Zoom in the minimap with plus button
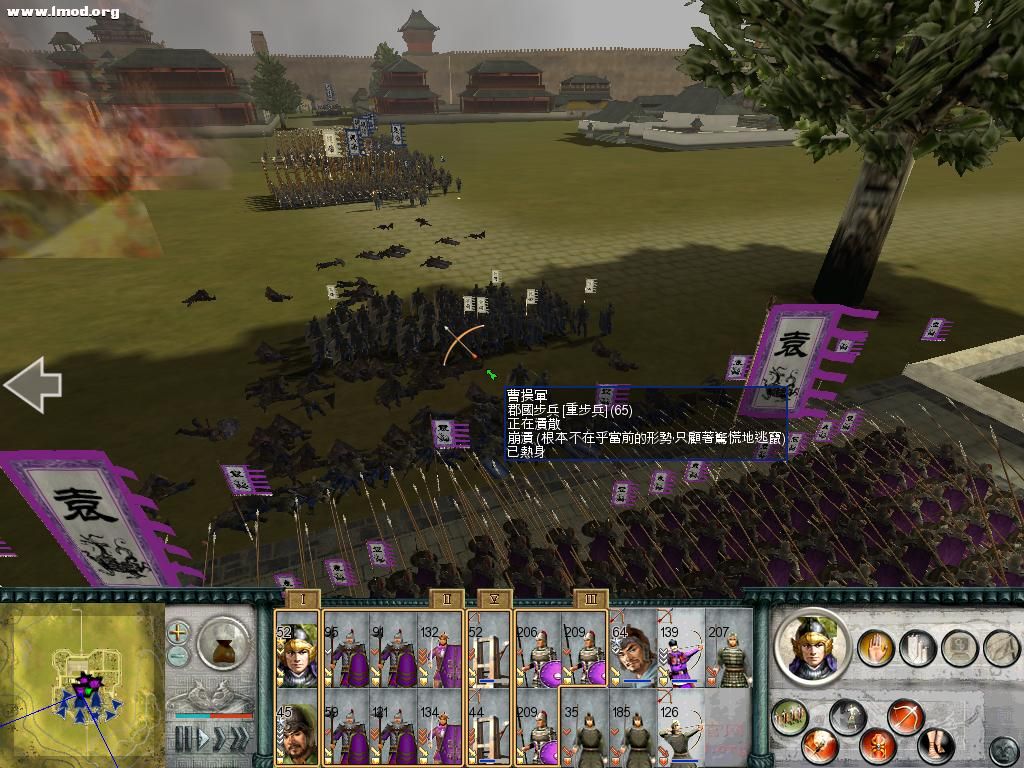The width and height of the screenshot is (1024, 768). click(x=178, y=632)
